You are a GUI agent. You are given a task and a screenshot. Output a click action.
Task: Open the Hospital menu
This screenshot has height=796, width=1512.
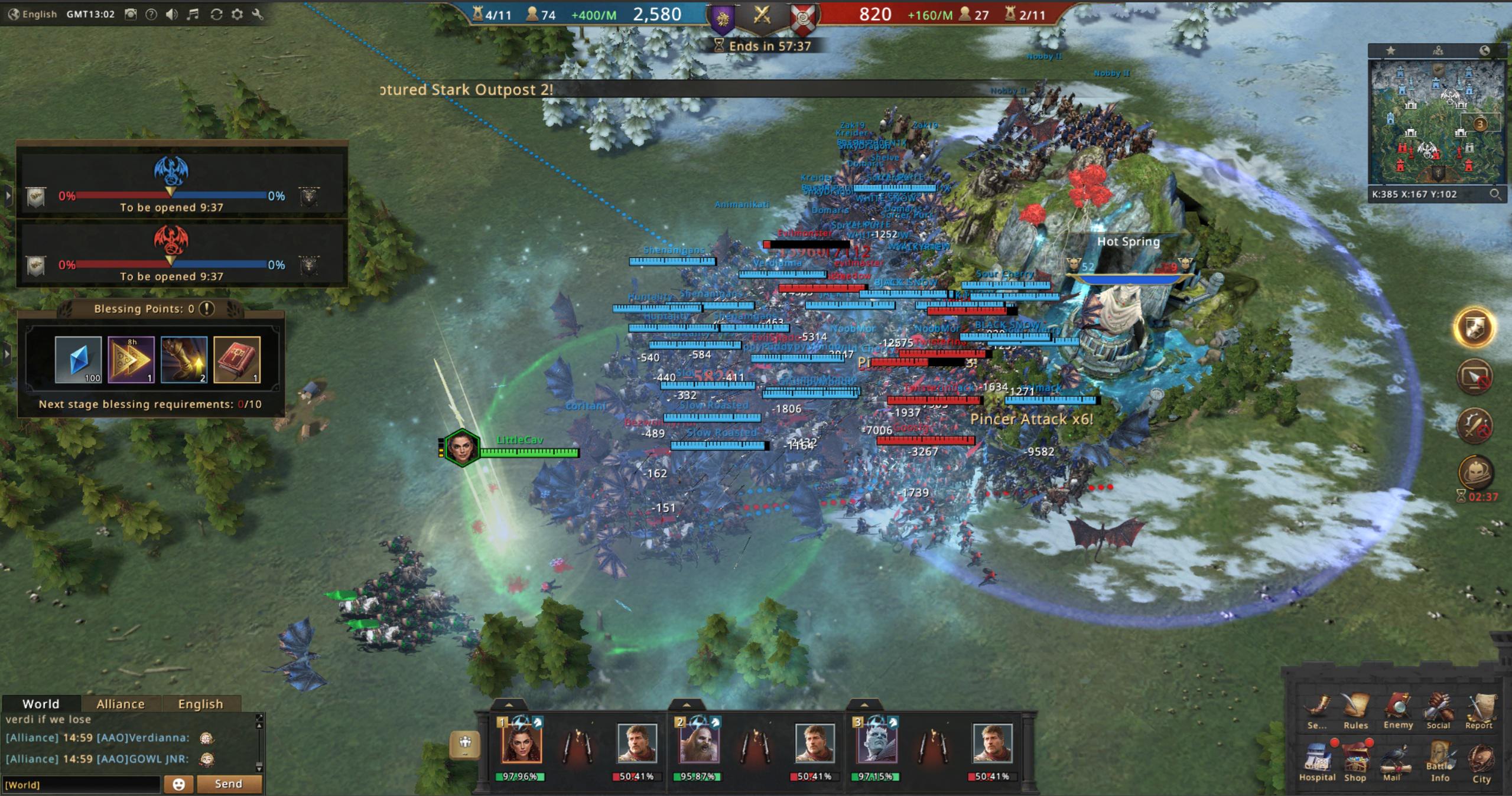(1316, 762)
